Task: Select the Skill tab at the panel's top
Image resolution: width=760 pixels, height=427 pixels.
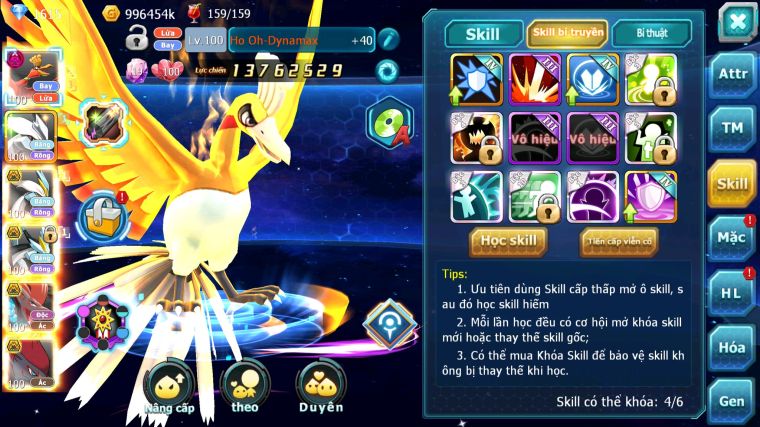Action: 484,33
